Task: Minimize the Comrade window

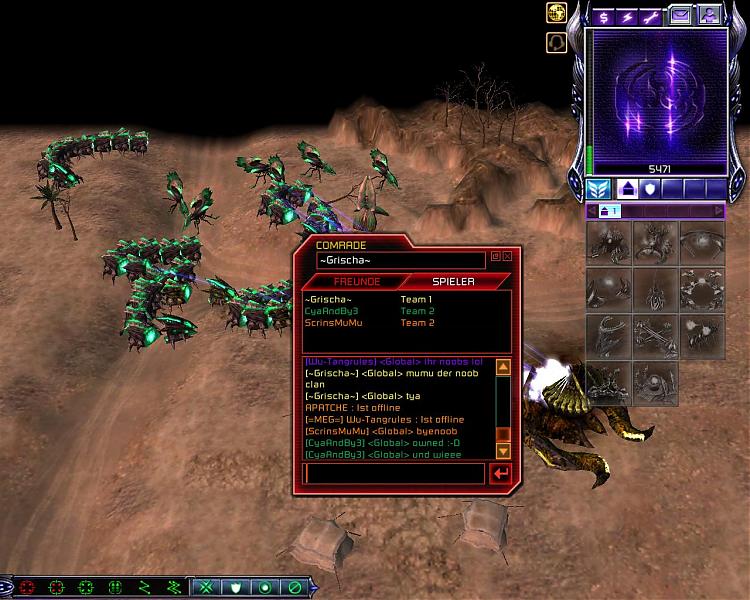Action: point(495,256)
